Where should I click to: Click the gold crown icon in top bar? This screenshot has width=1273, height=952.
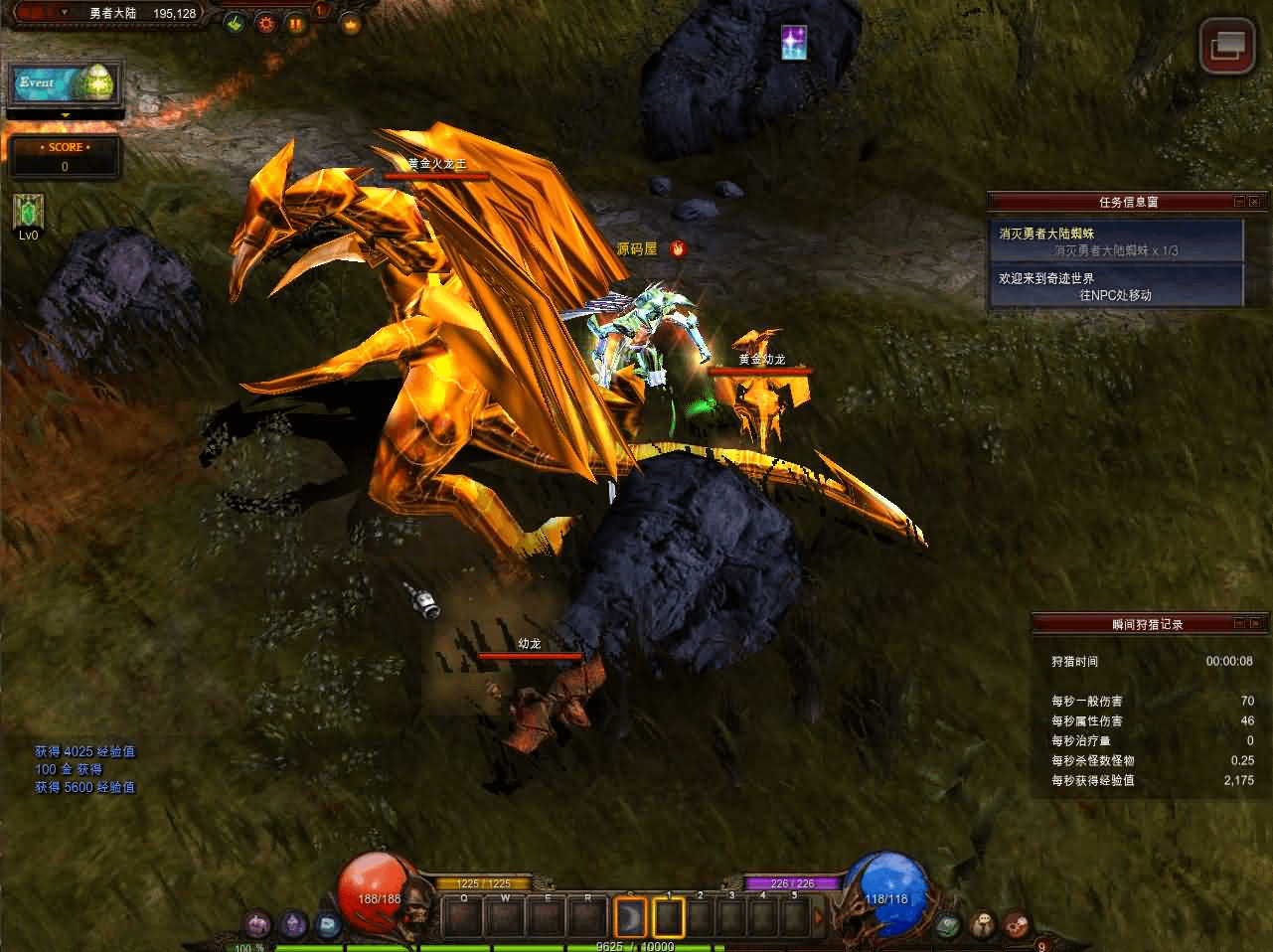(350, 22)
